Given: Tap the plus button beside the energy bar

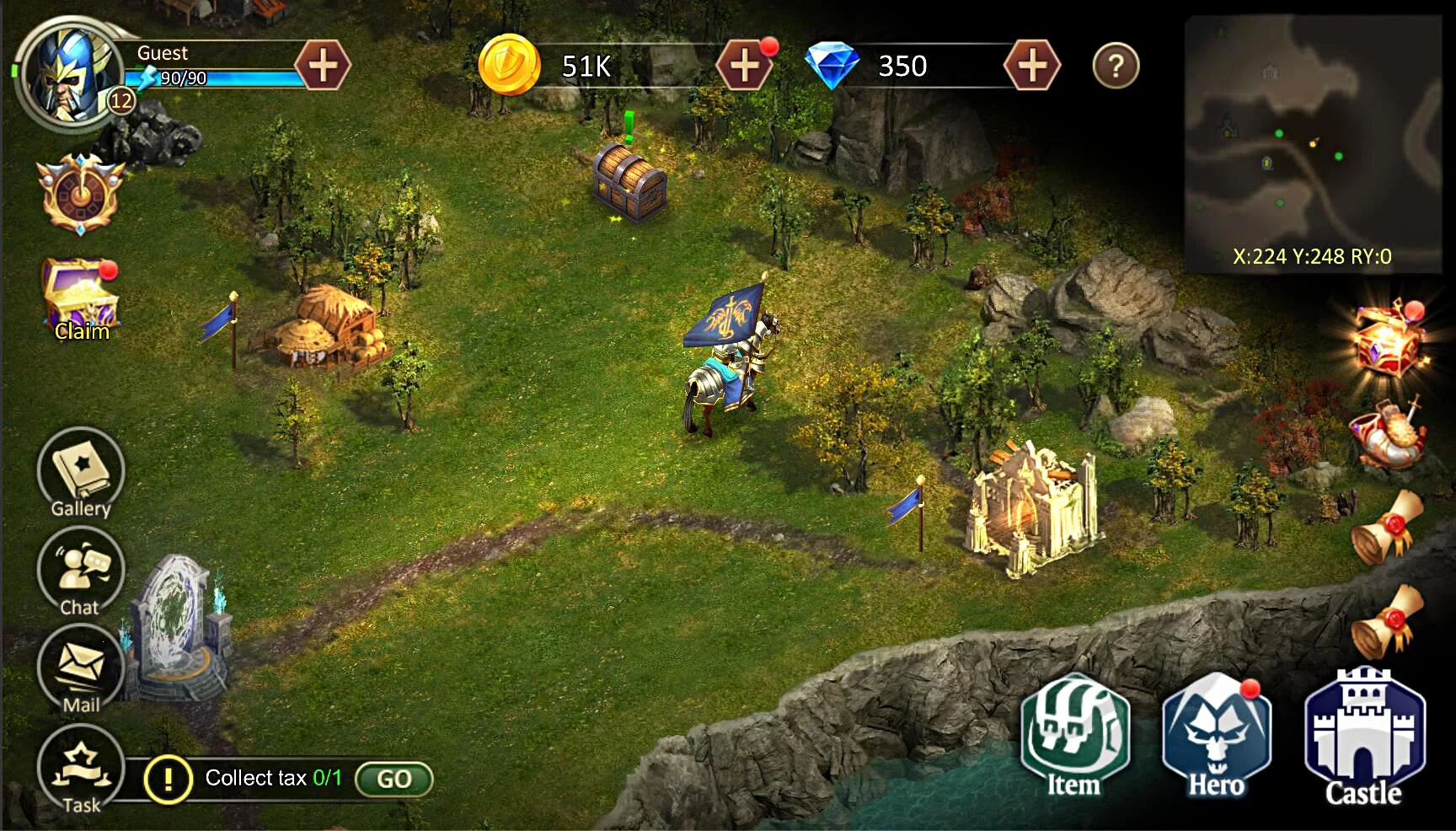Looking at the screenshot, I should coord(323,66).
